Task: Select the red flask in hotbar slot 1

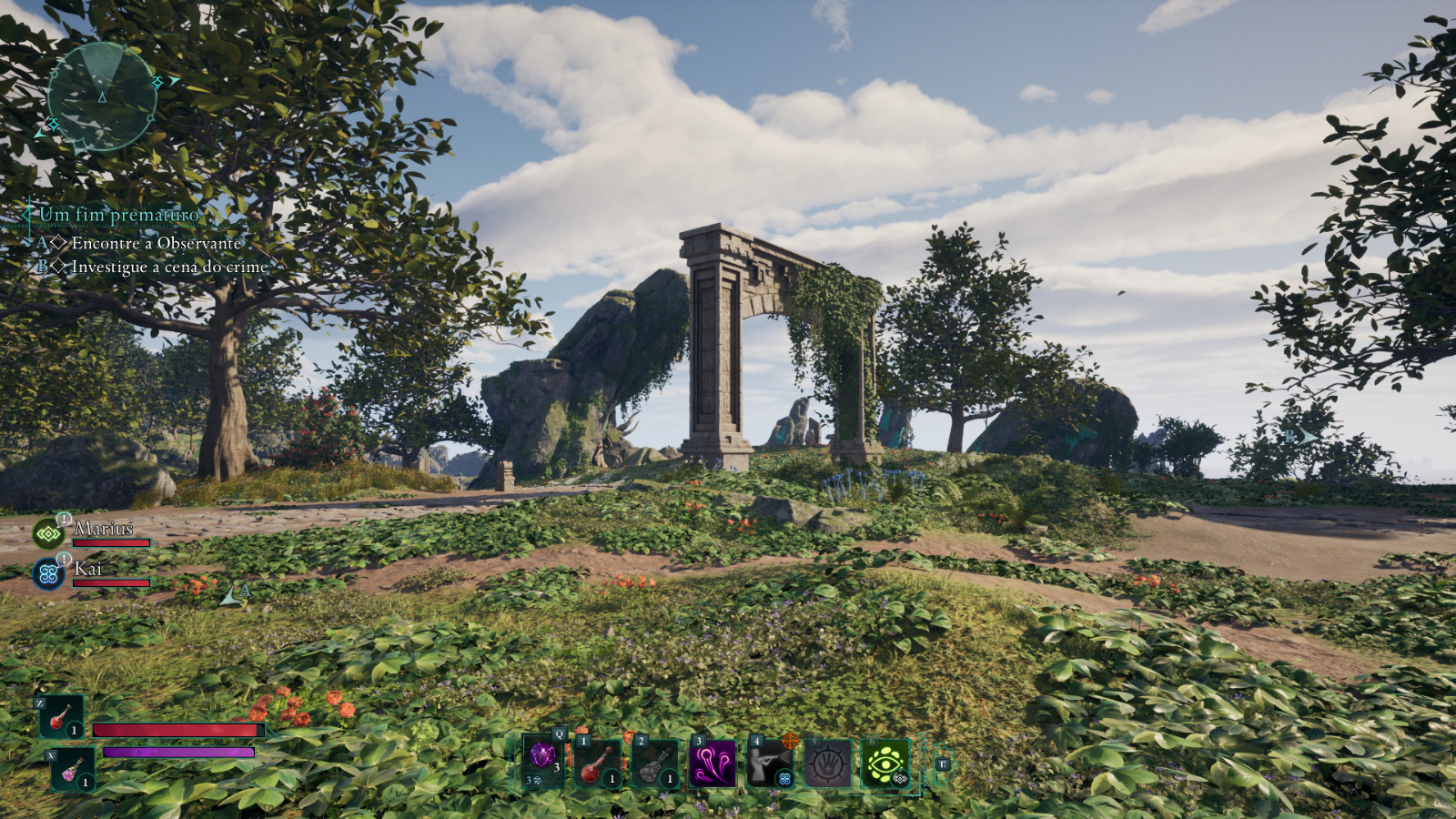Action: click(597, 763)
